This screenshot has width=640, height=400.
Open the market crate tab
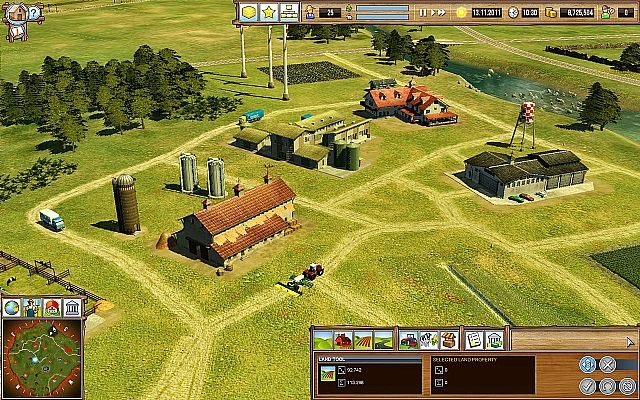click(449, 340)
